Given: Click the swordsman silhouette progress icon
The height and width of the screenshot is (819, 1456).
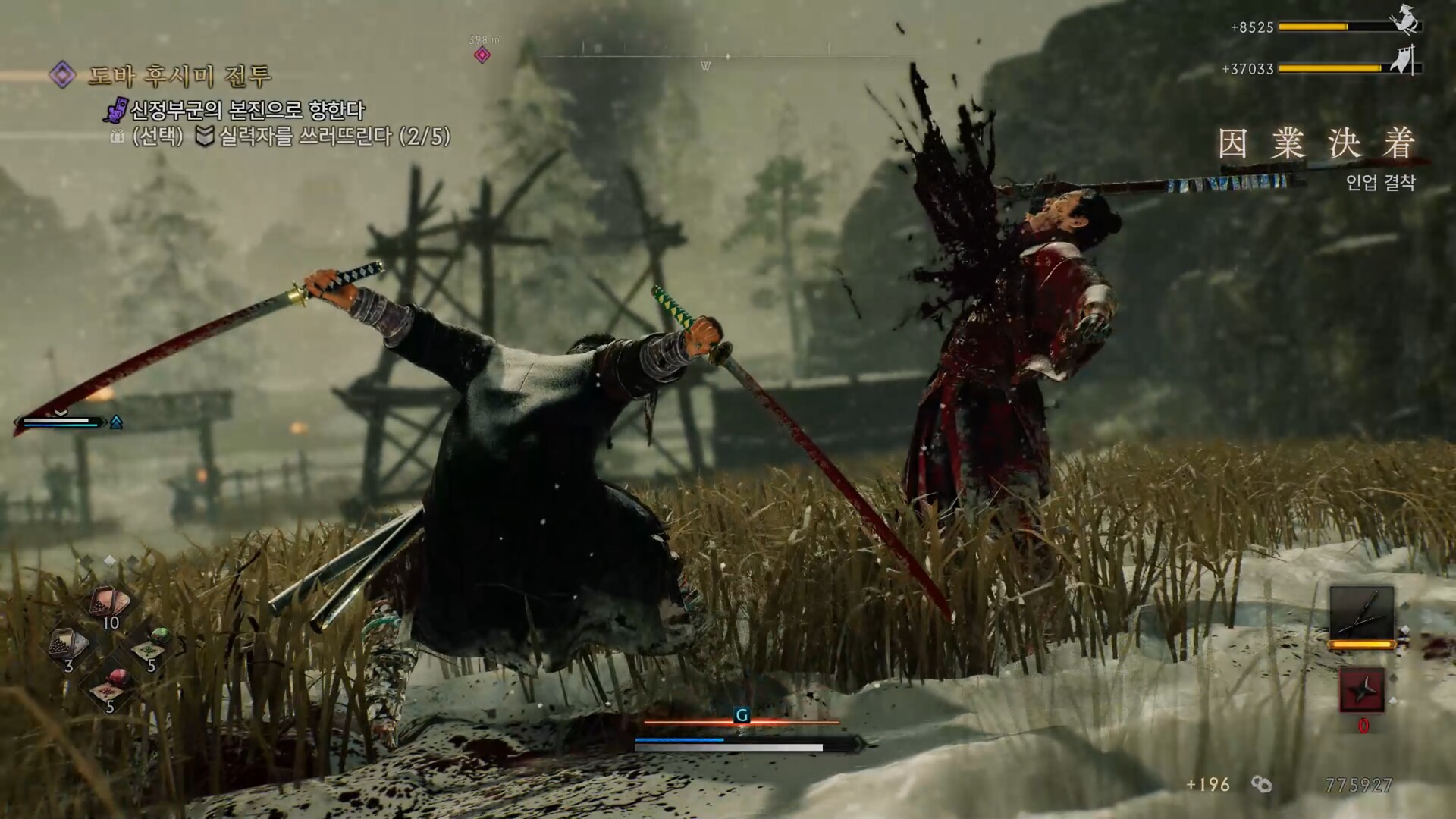Looking at the screenshot, I should point(1407,22).
